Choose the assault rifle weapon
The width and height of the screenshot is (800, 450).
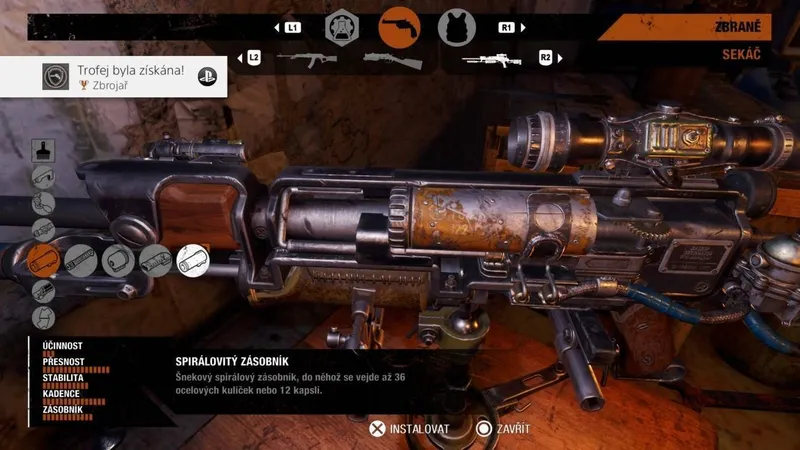coord(306,59)
